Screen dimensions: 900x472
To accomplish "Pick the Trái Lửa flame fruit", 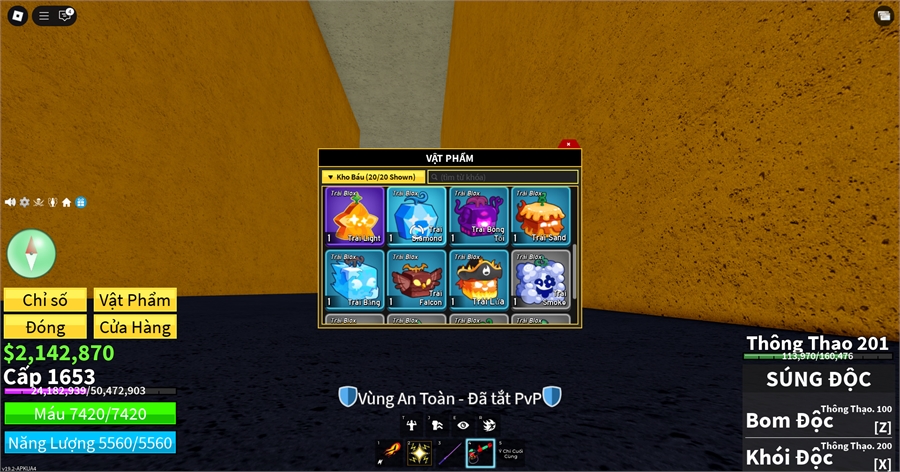I will pyautogui.click(x=478, y=277).
